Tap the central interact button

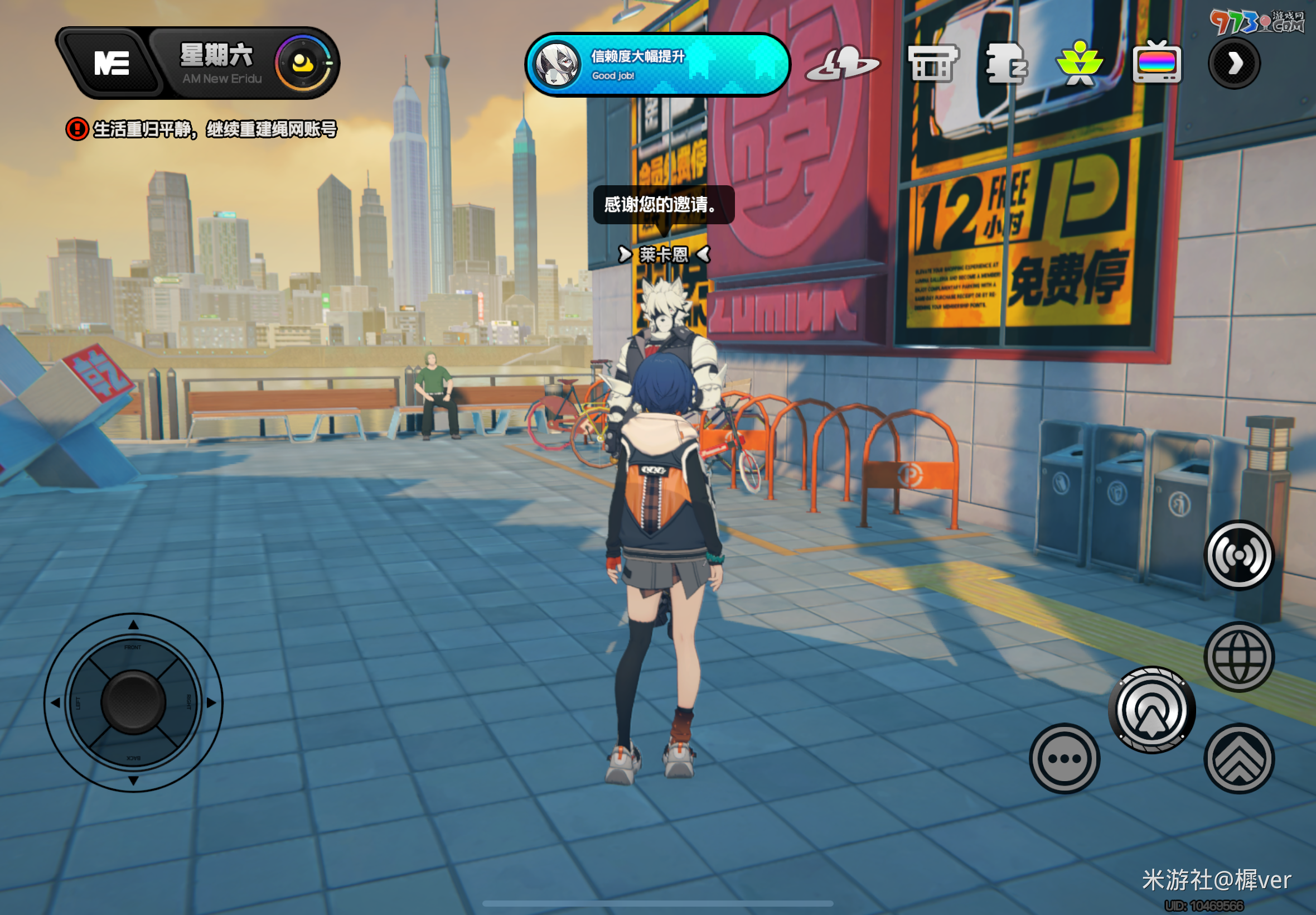pyautogui.click(x=1151, y=710)
